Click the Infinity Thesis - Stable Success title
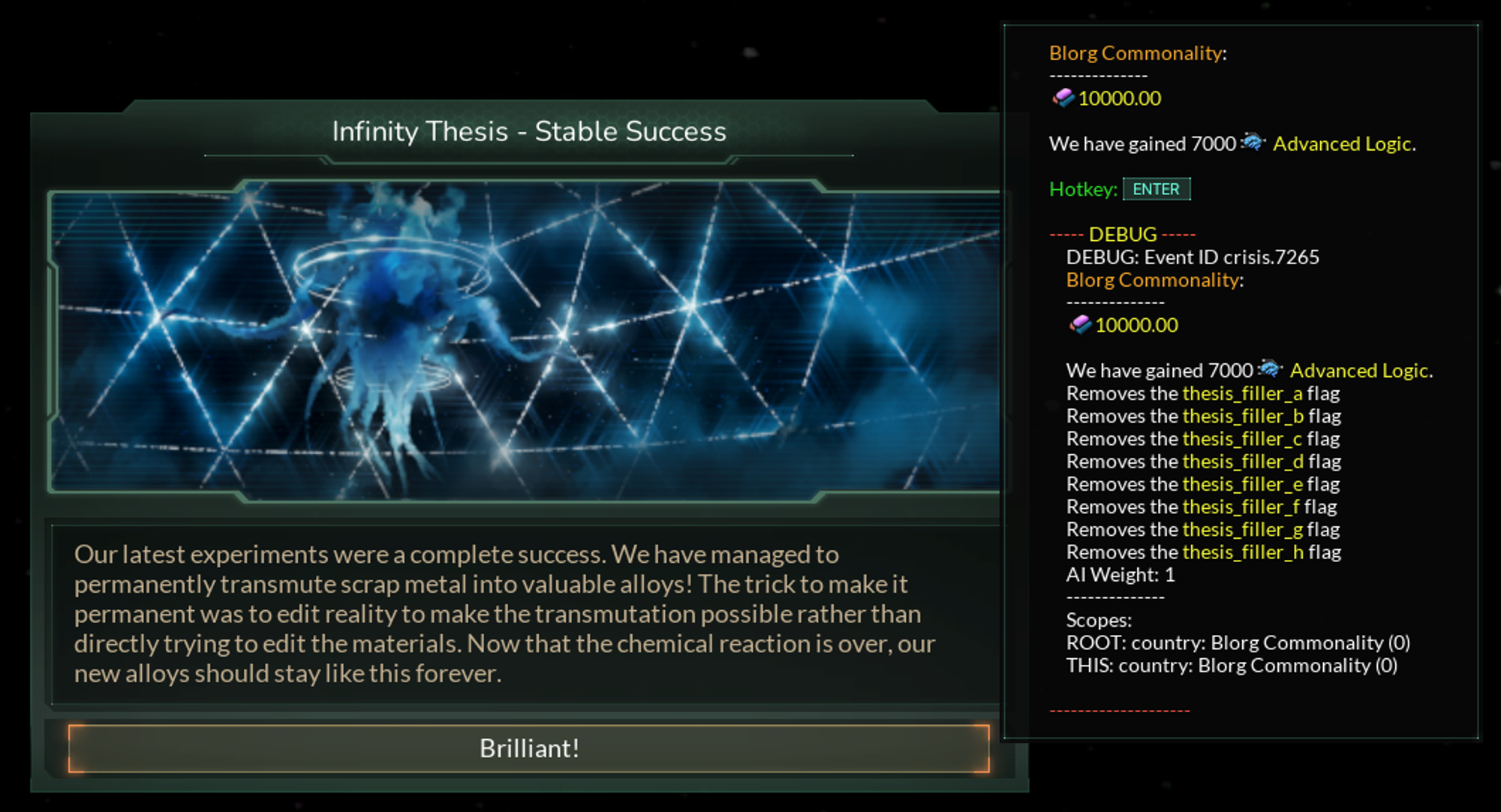The image size is (1501, 812). [x=529, y=131]
